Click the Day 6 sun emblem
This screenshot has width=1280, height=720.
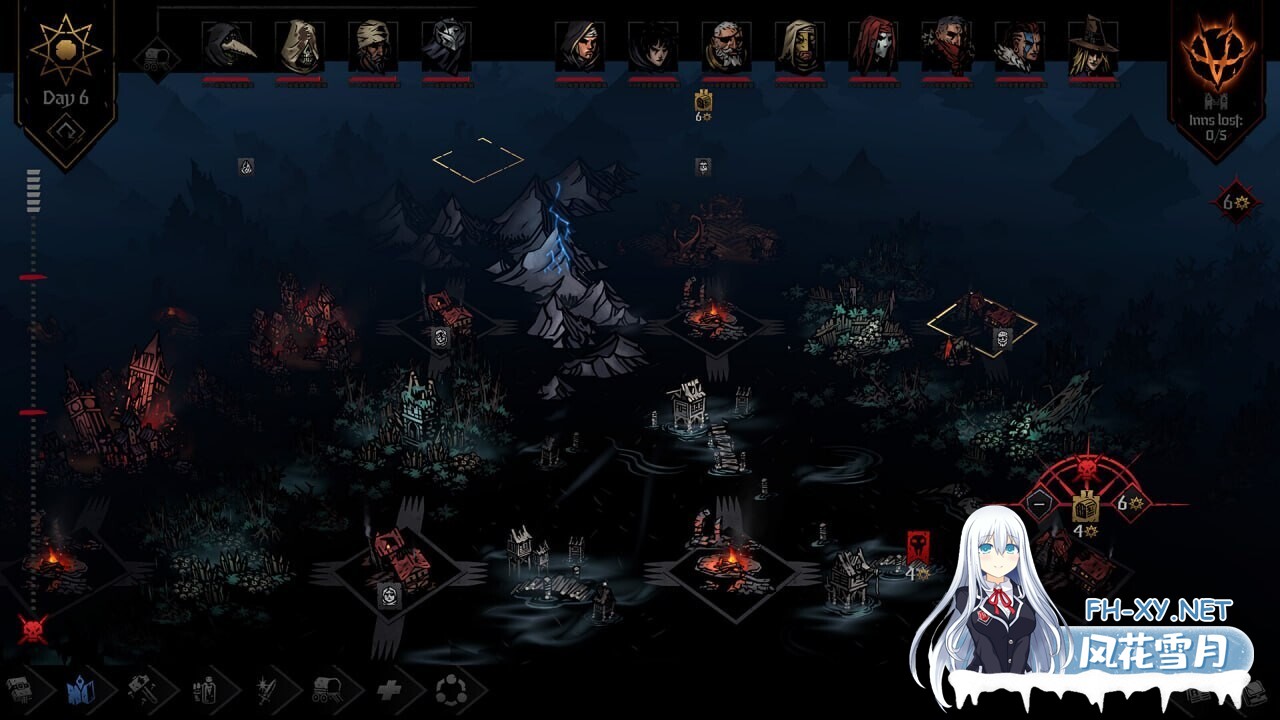(x=65, y=50)
